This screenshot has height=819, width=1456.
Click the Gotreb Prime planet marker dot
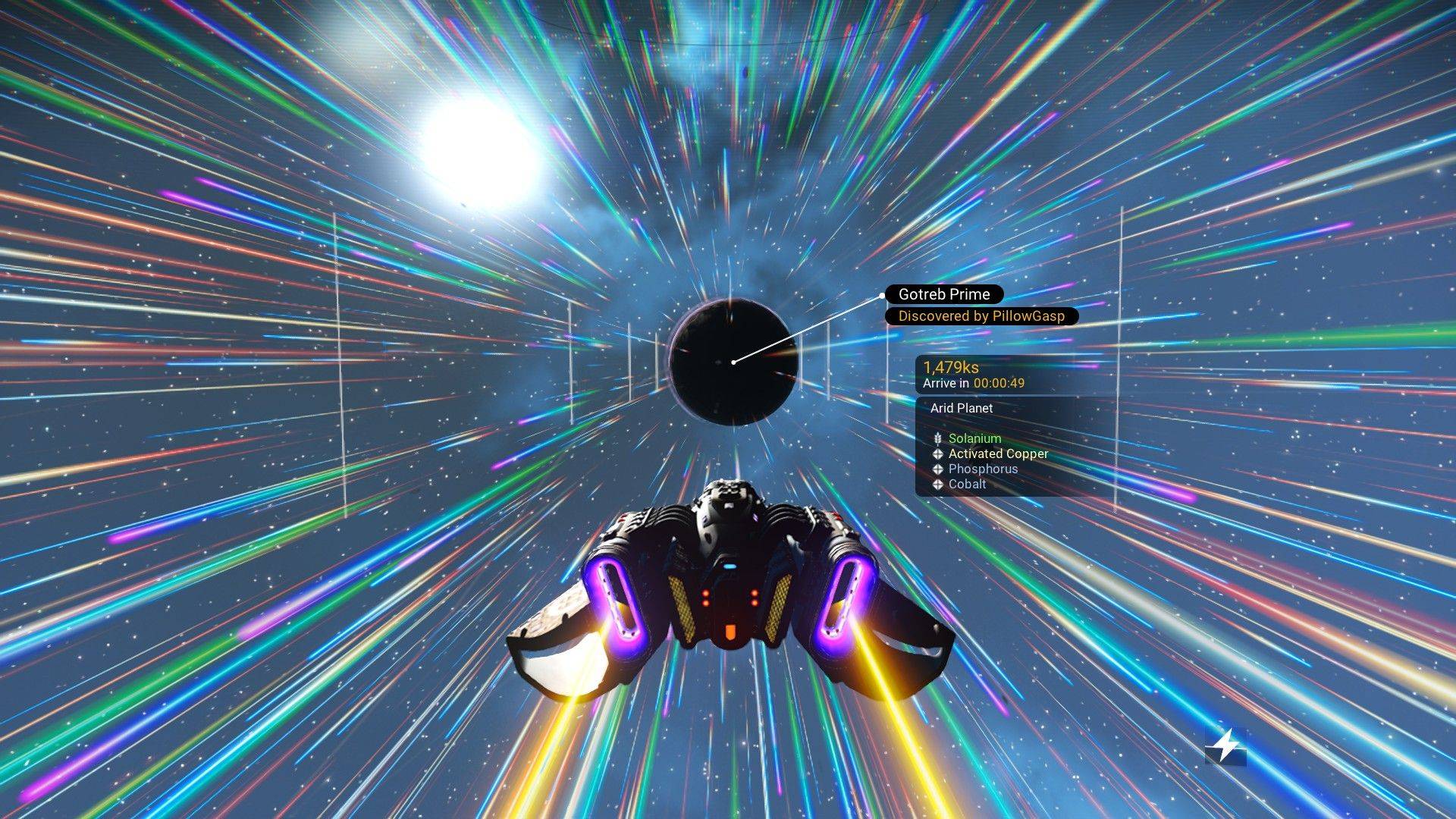coord(733,363)
